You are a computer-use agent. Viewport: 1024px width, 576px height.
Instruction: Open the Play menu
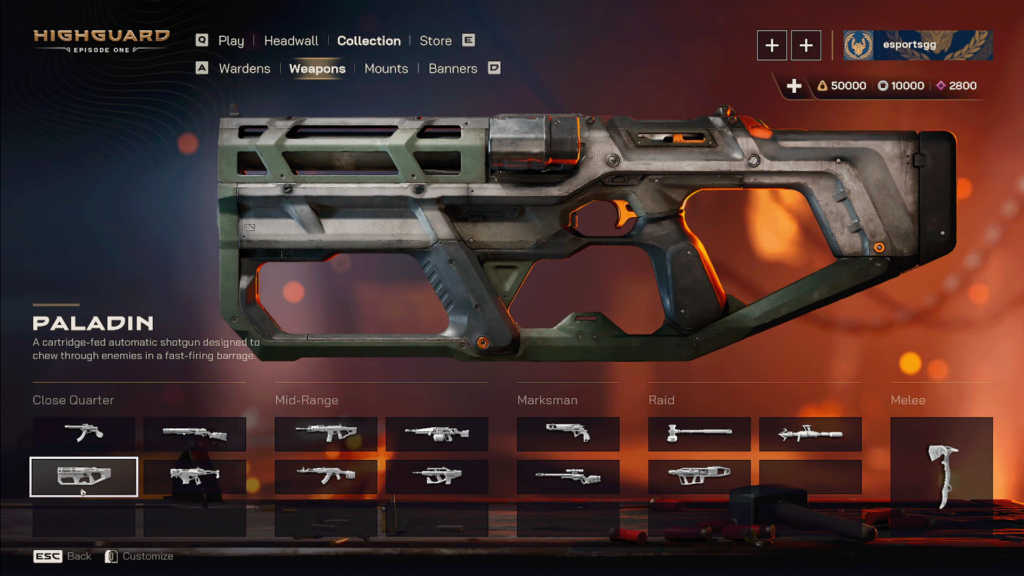231,41
